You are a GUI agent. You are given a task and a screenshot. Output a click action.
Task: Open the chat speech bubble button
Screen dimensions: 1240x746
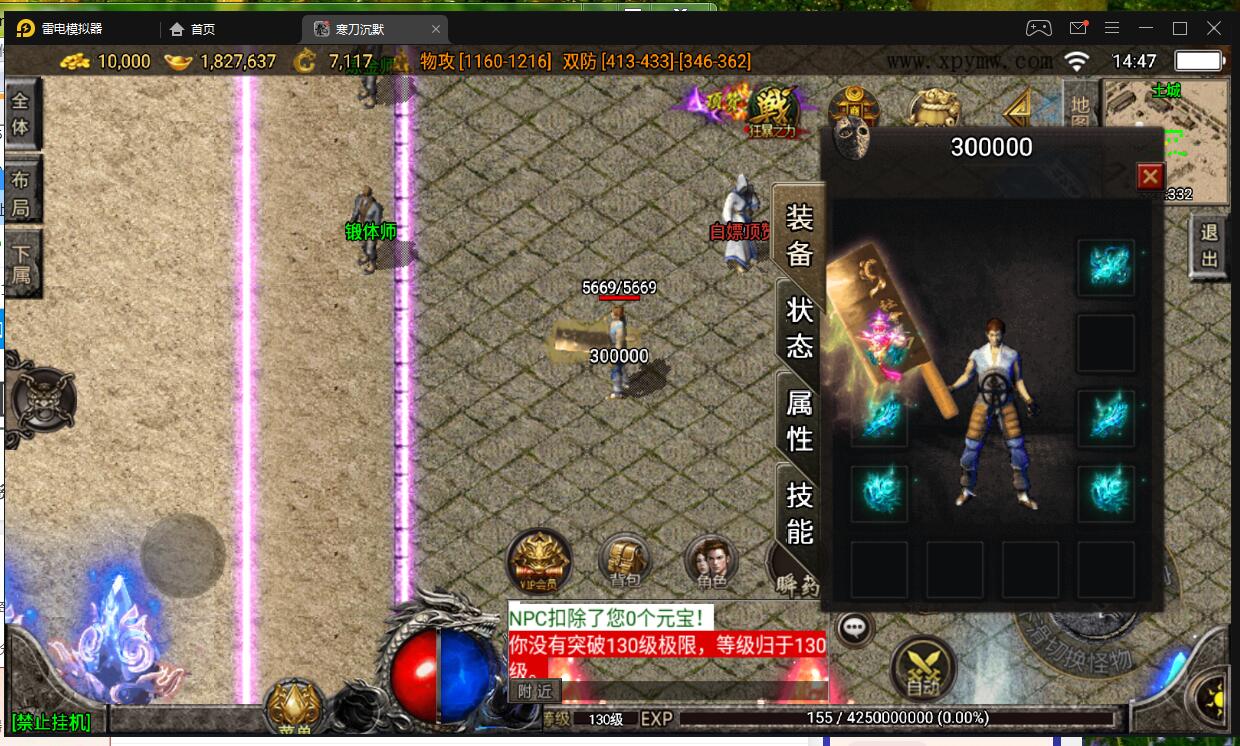[x=854, y=628]
